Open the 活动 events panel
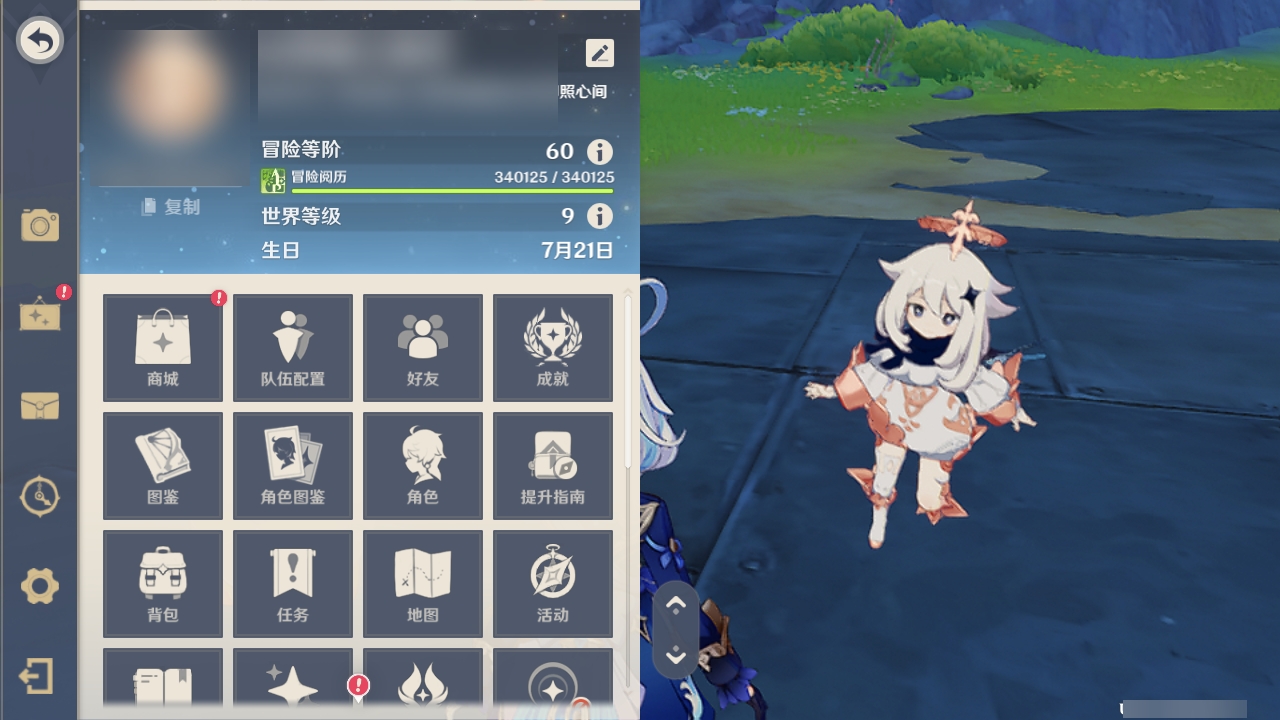Screen dimensions: 1280x720 point(553,583)
